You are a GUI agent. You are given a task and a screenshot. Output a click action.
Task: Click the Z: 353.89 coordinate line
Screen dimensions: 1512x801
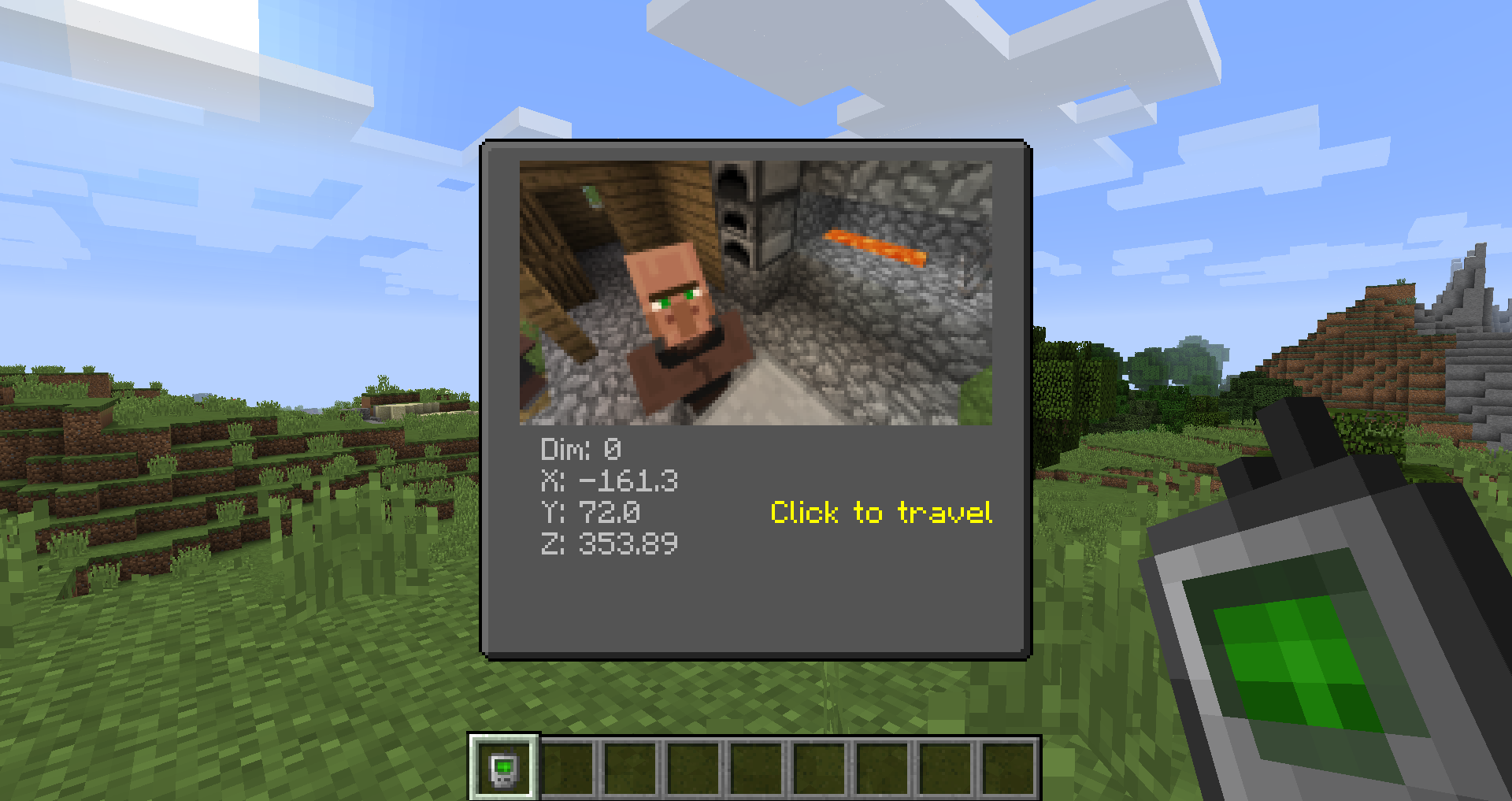[610, 544]
